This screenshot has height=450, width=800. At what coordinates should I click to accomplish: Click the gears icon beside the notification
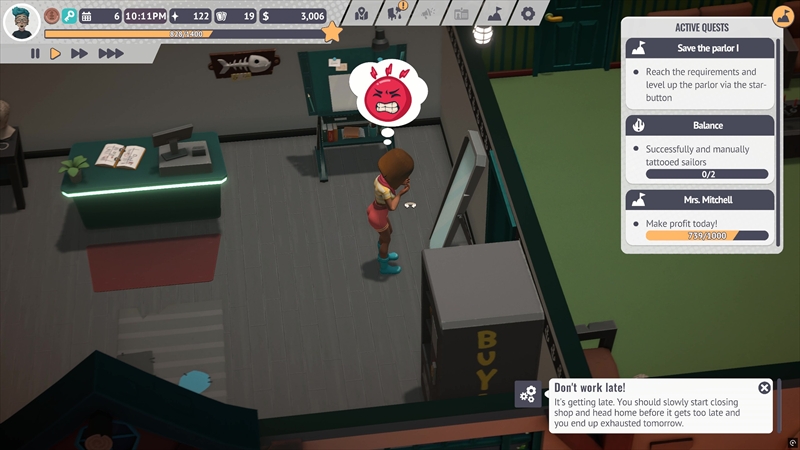pyautogui.click(x=528, y=394)
